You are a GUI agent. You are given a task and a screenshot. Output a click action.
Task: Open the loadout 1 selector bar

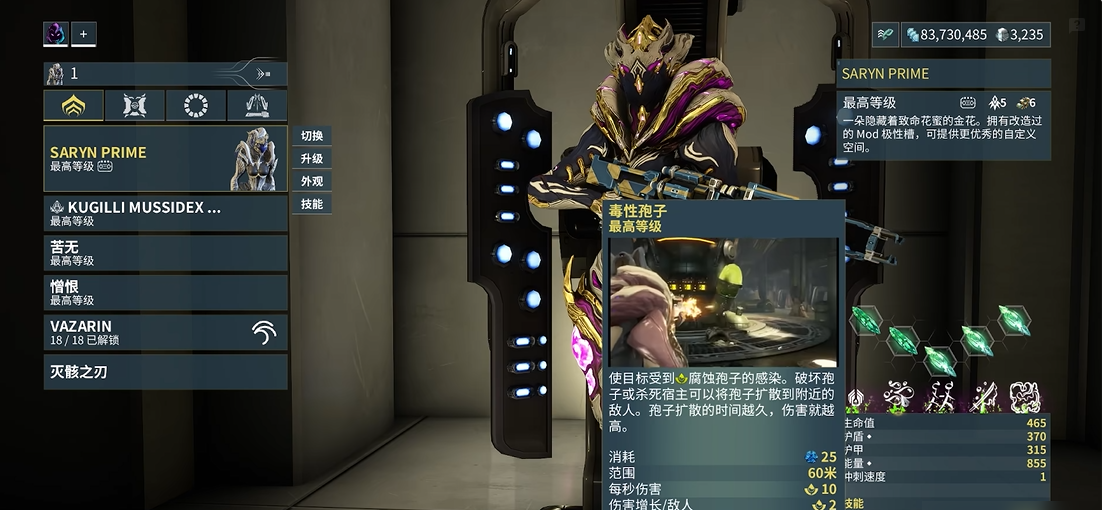tap(165, 73)
